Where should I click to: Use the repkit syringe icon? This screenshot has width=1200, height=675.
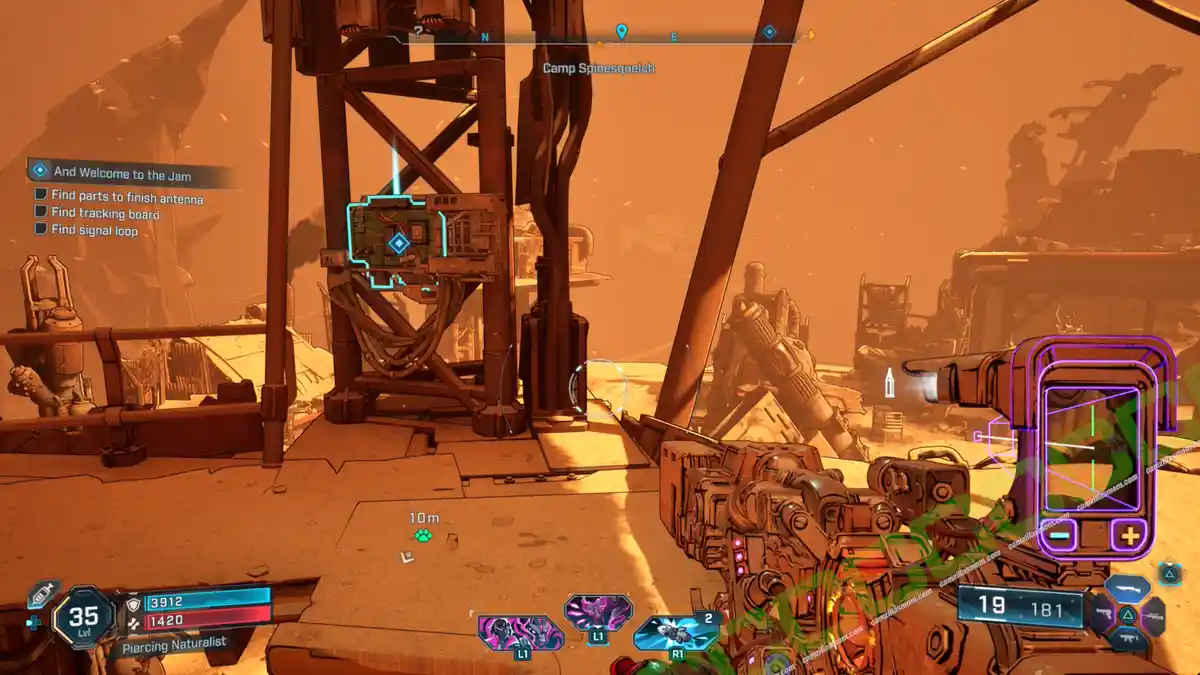[41, 595]
